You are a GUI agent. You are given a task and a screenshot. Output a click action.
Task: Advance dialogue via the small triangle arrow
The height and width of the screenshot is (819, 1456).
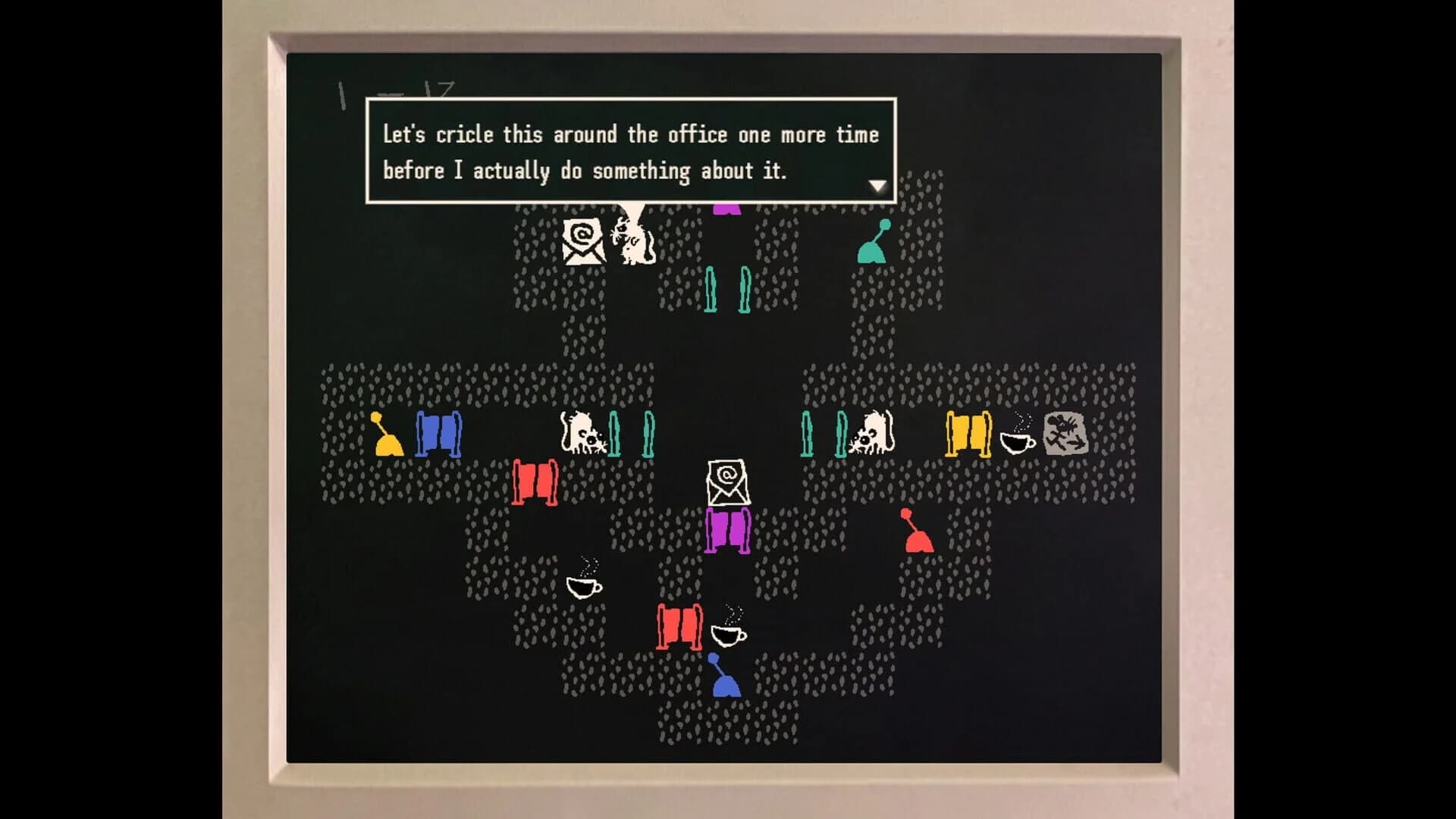coord(878,184)
